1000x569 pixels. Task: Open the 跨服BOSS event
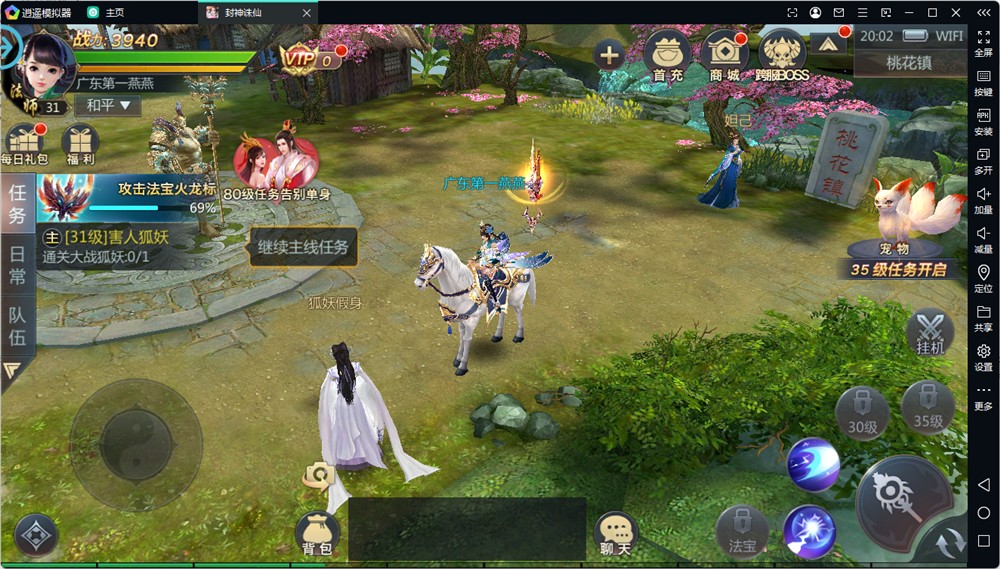pos(782,55)
